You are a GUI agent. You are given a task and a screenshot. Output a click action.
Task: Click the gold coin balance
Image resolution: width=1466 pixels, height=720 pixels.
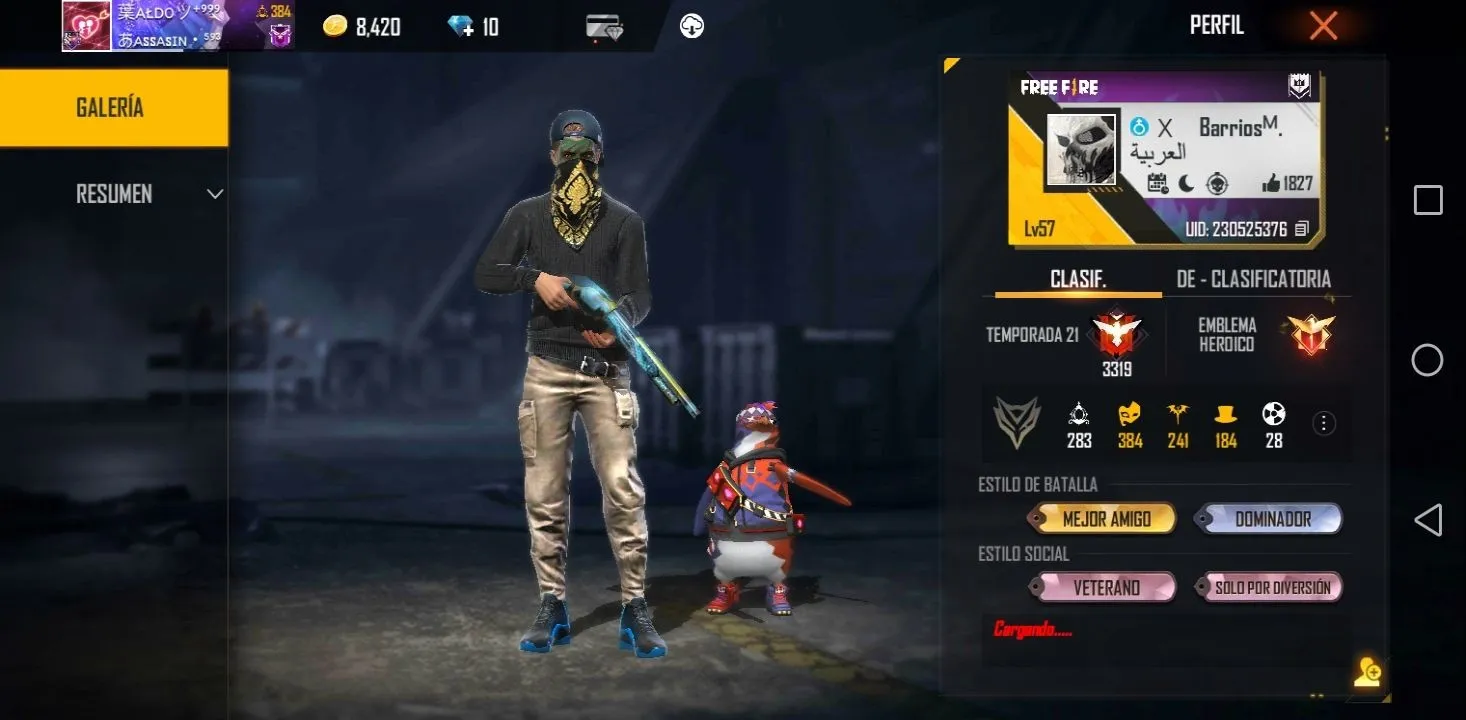coord(362,27)
